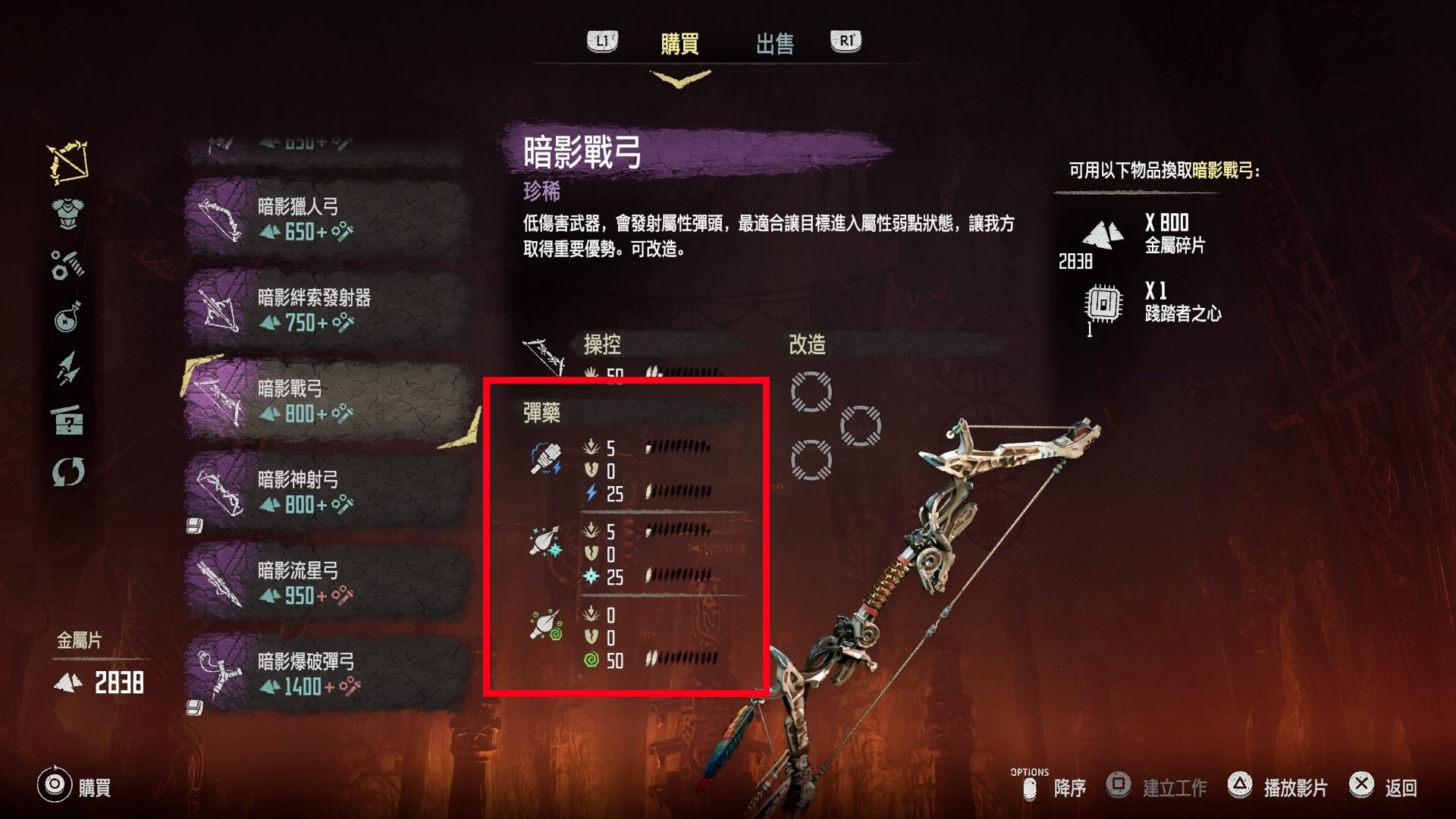
Task: Click the 金屬碎片 metal shards cost icon
Action: pyautogui.click(x=1103, y=235)
